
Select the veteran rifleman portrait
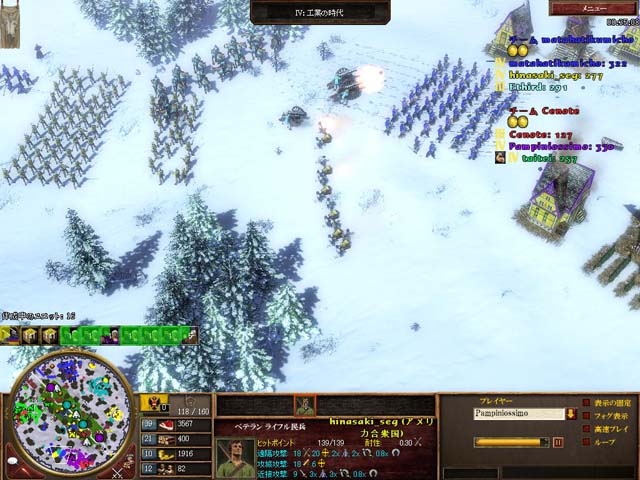point(234,457)
